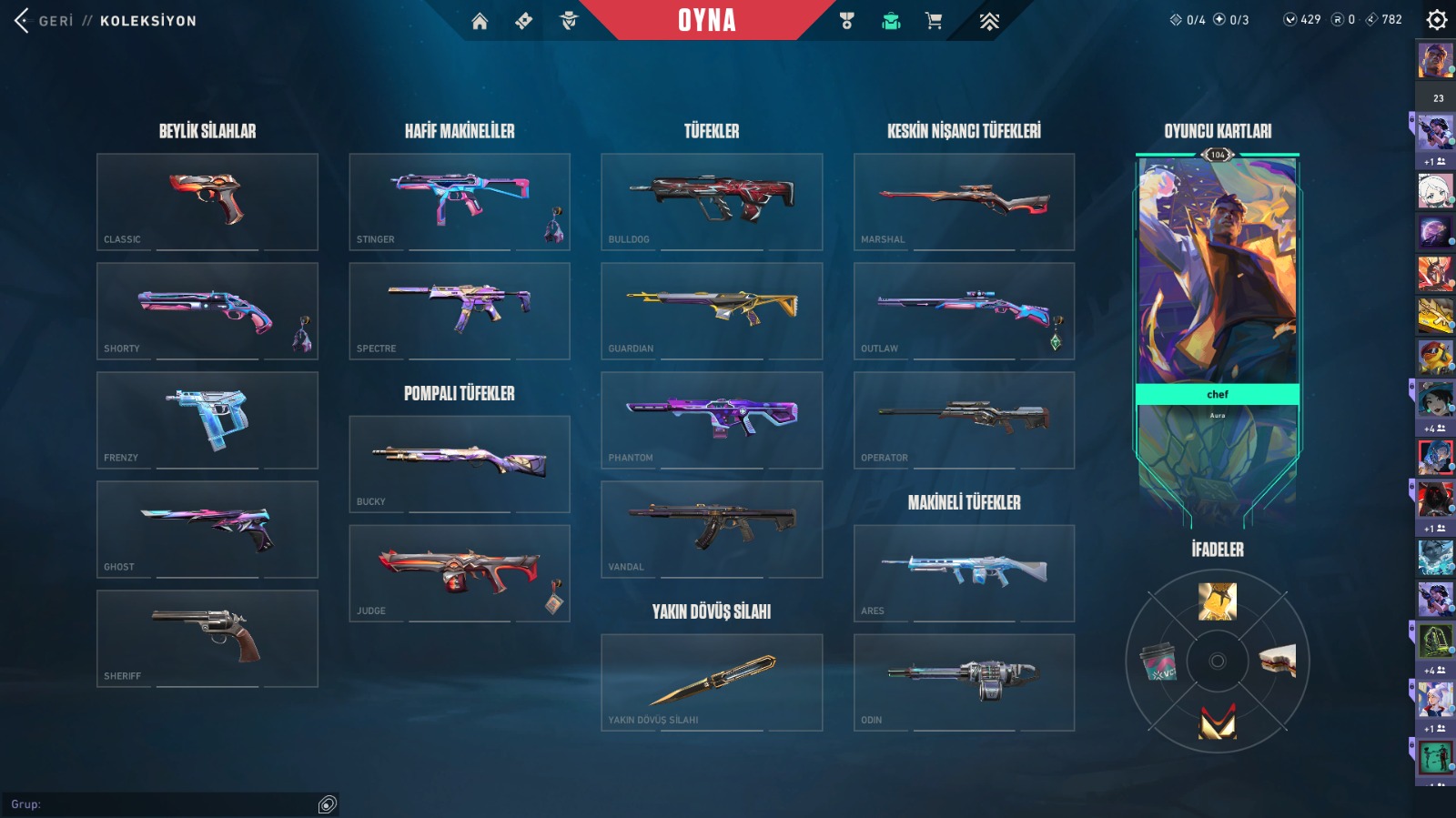Click the red OYNA play button
1456x818 pixels.
[x=706, y=20]
